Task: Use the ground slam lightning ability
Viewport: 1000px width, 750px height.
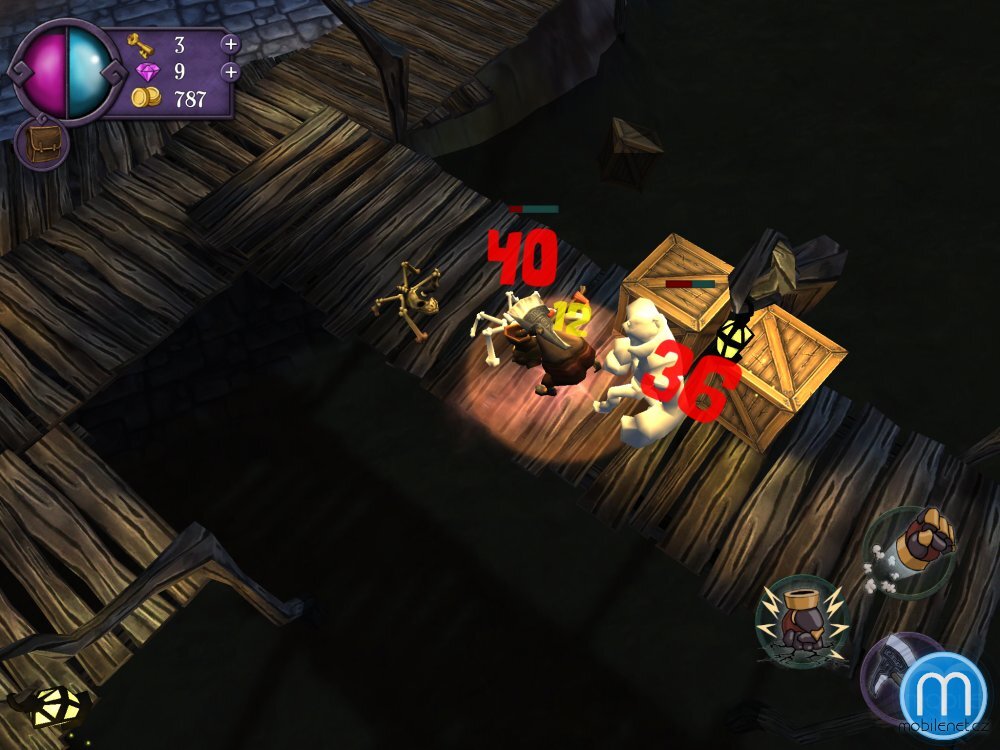Action: tap(802, 620)
